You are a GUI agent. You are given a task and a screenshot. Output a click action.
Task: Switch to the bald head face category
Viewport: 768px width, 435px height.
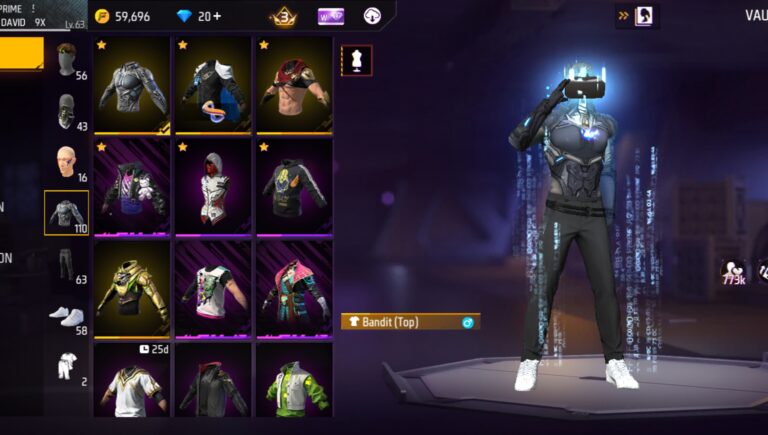[67, 162]
